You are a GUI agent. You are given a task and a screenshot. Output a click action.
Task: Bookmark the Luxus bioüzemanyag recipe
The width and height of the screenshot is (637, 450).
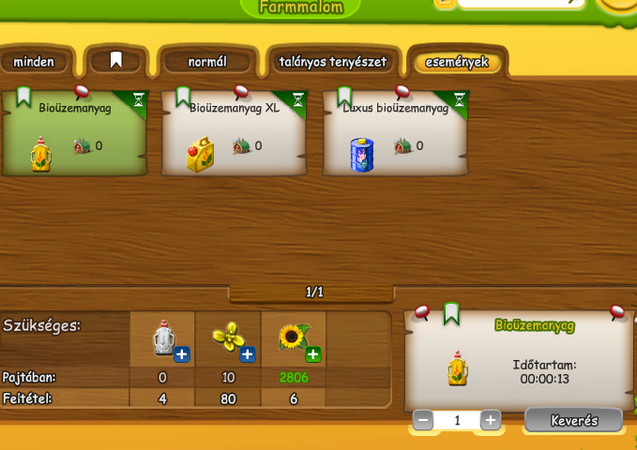click(x=345, y=98)
